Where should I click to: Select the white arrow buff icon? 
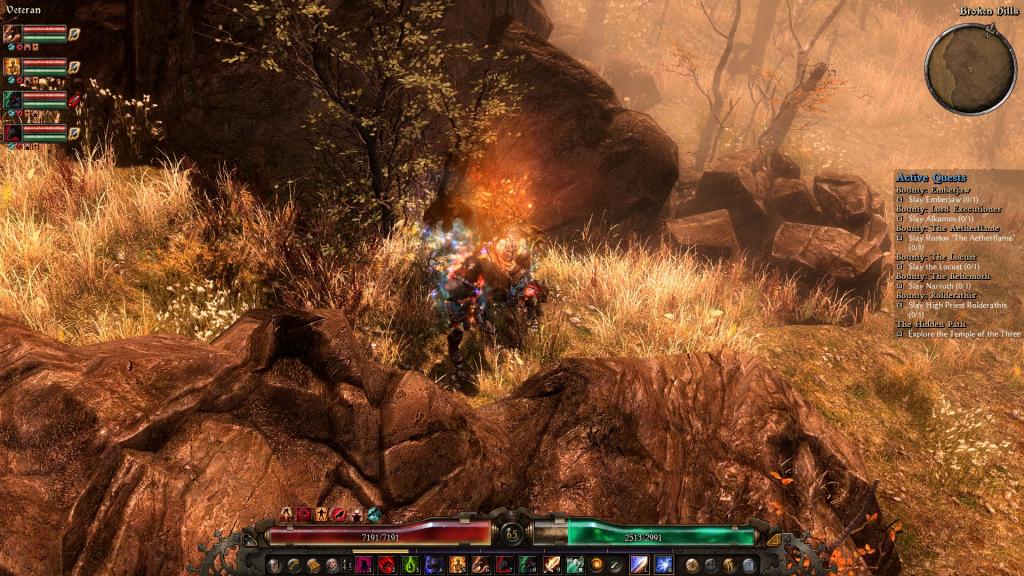click(286, 514)
